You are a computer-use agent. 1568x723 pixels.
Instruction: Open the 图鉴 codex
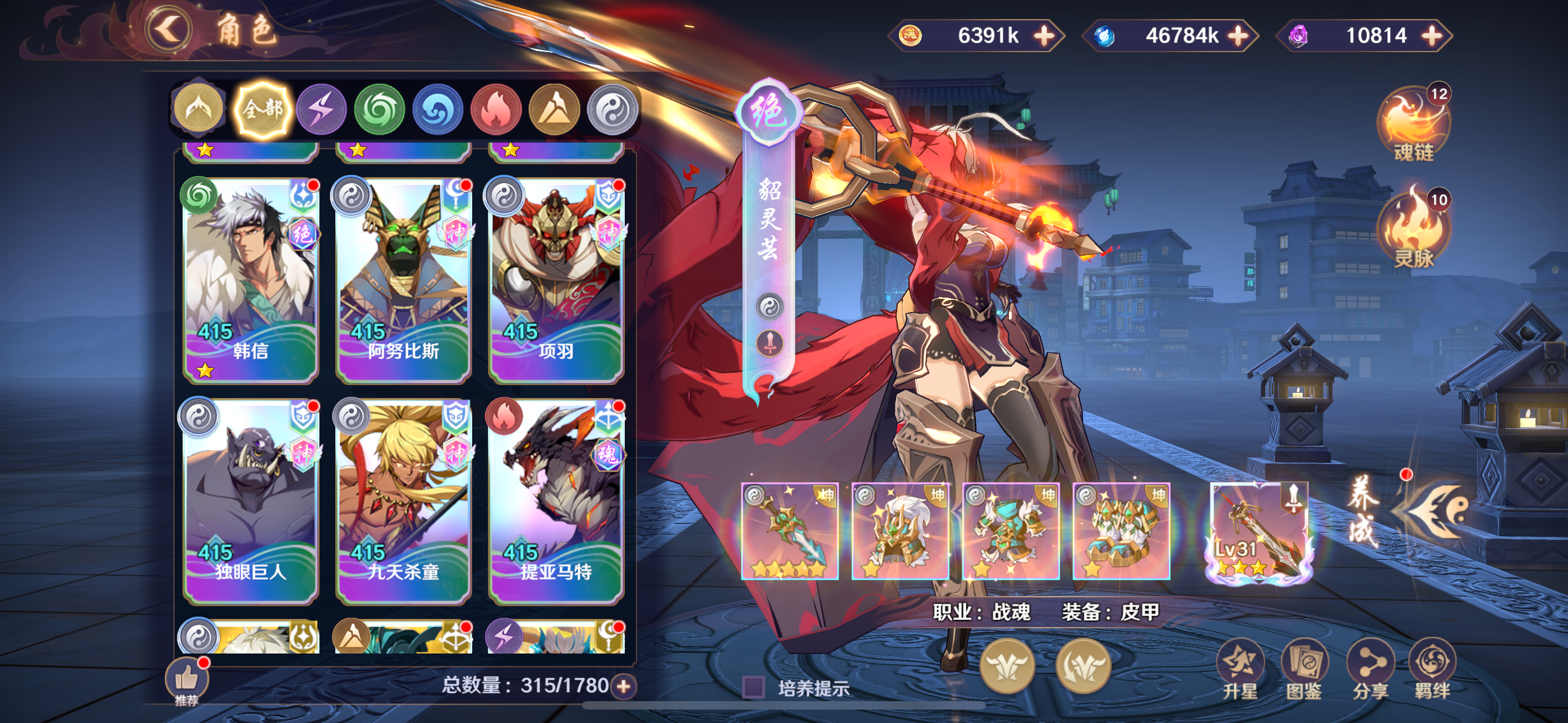1304,669
